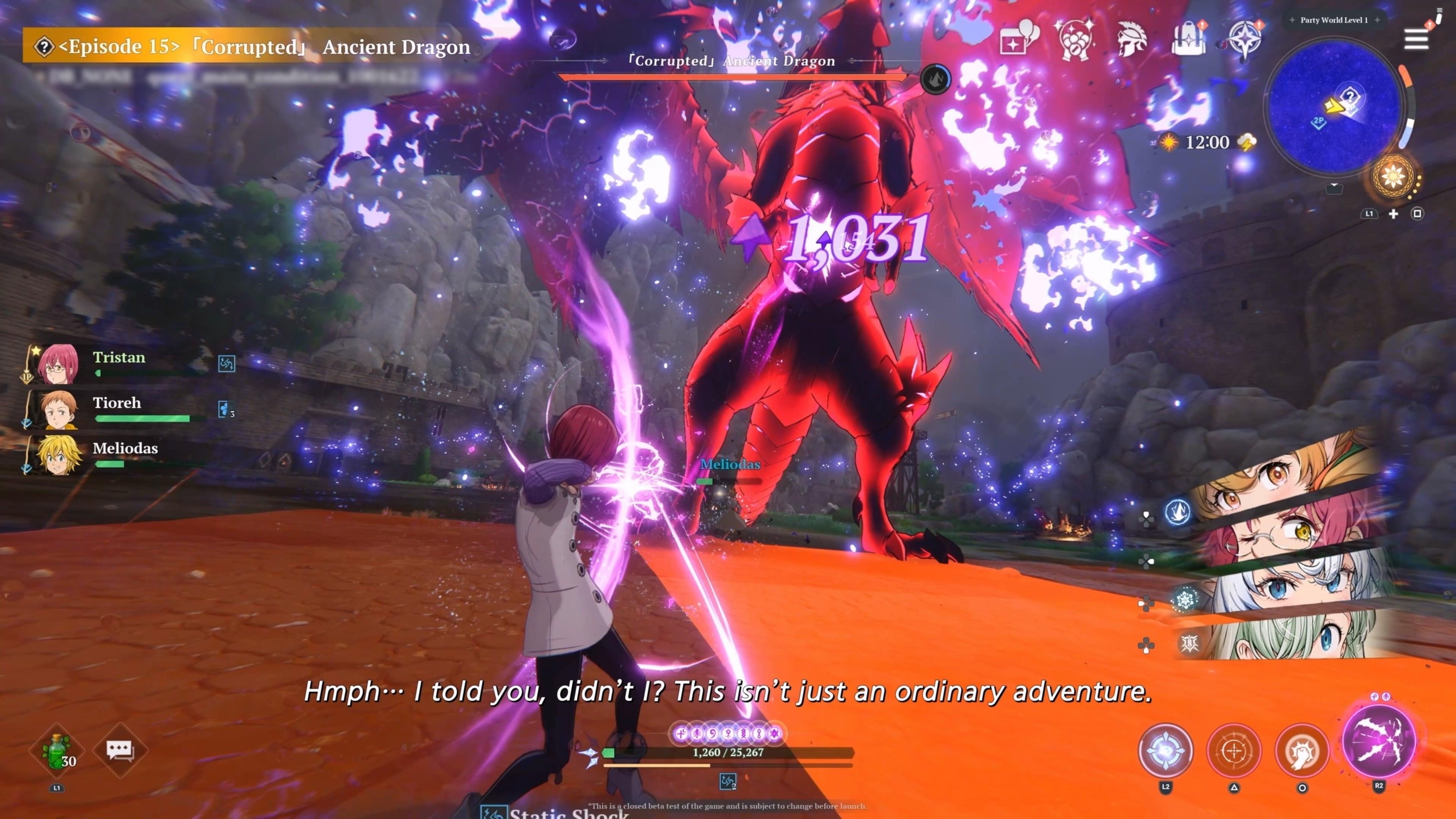The height and width of the screenshot is (819, 1456).
Task: Open the hamburger main menu
Action: [1416, 38]
